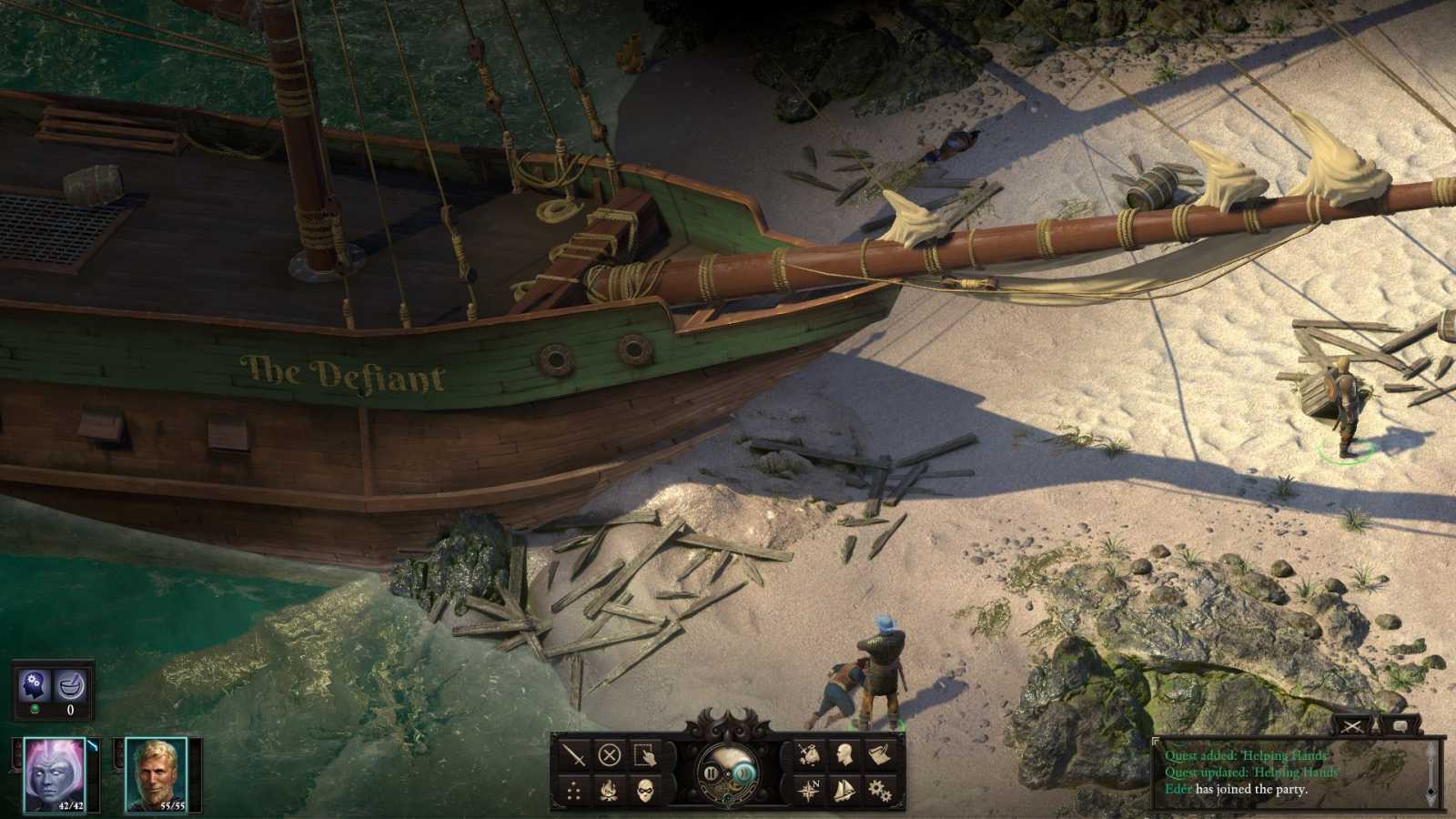This screenshot has height=819, width=1456.
Task: Open the inventory bag icon
Action: 809,754
